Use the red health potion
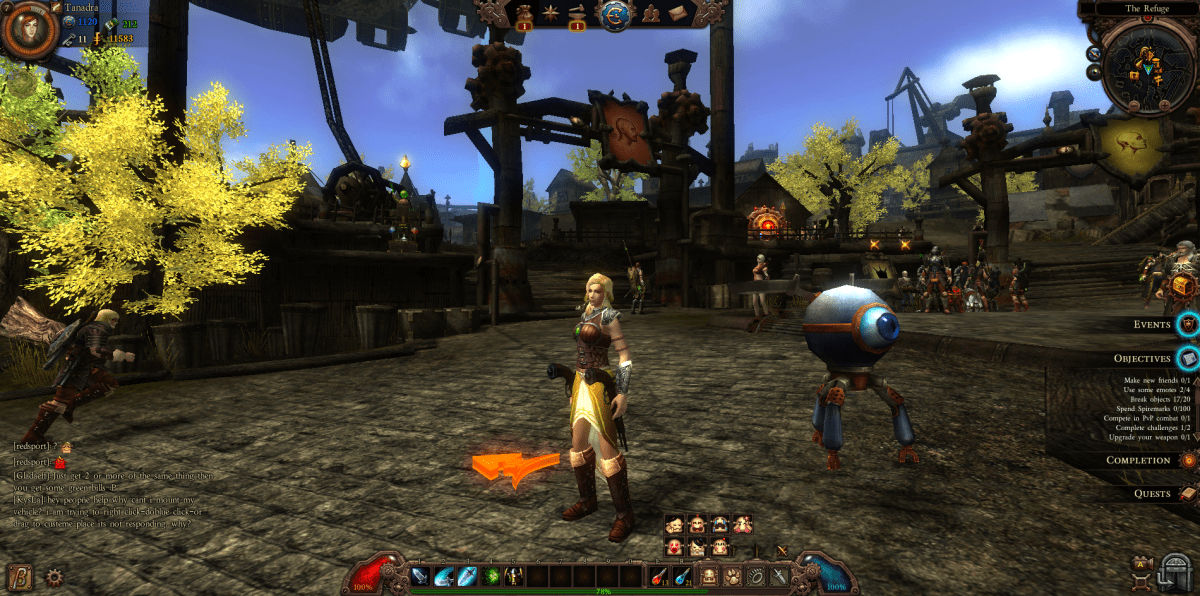Viewport: 1200px width, 596px height. pos(660,576)
